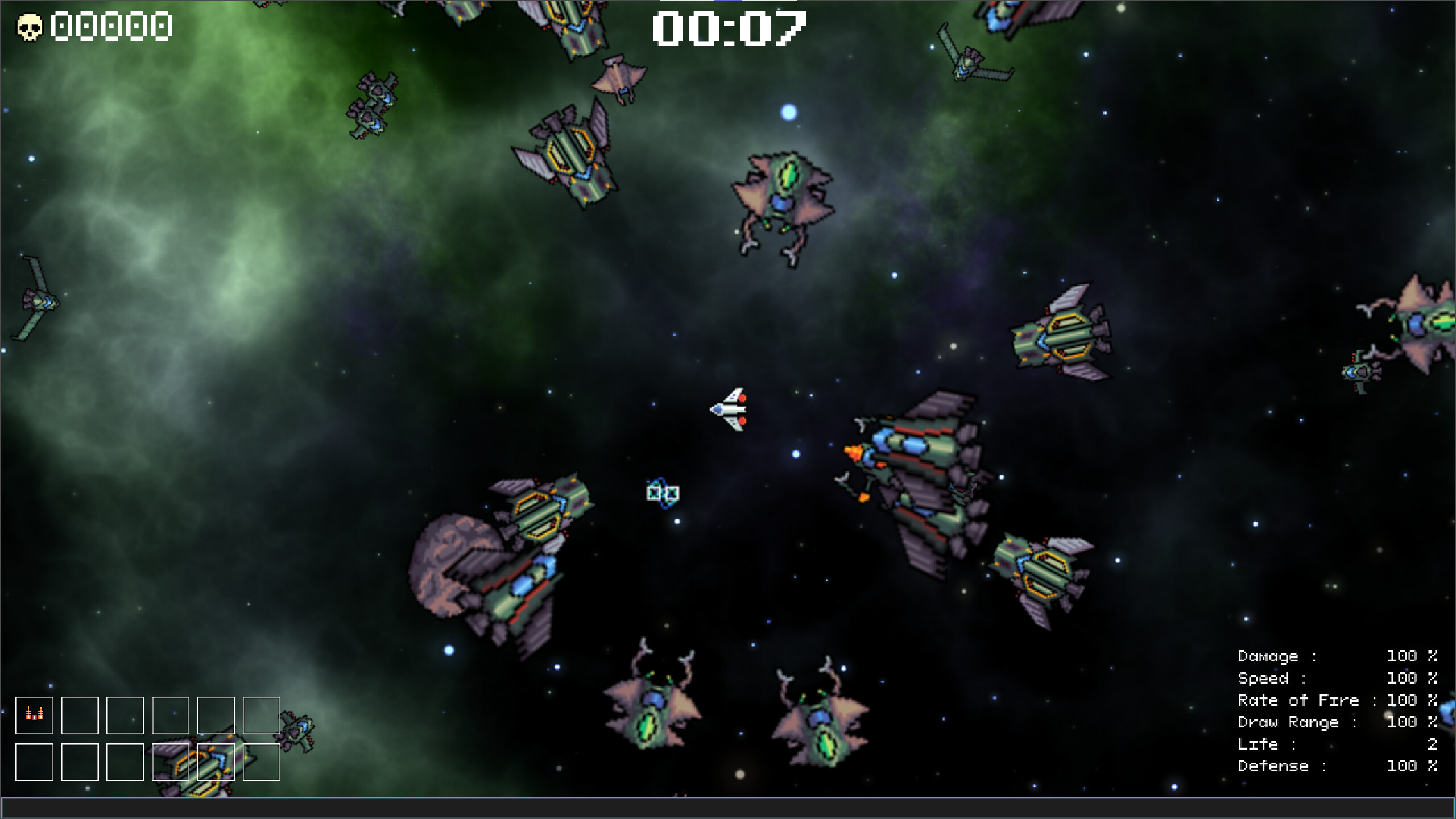Click the skull score icon
Viewport: 1456px width, 819px height.
[x=30, y=26]
